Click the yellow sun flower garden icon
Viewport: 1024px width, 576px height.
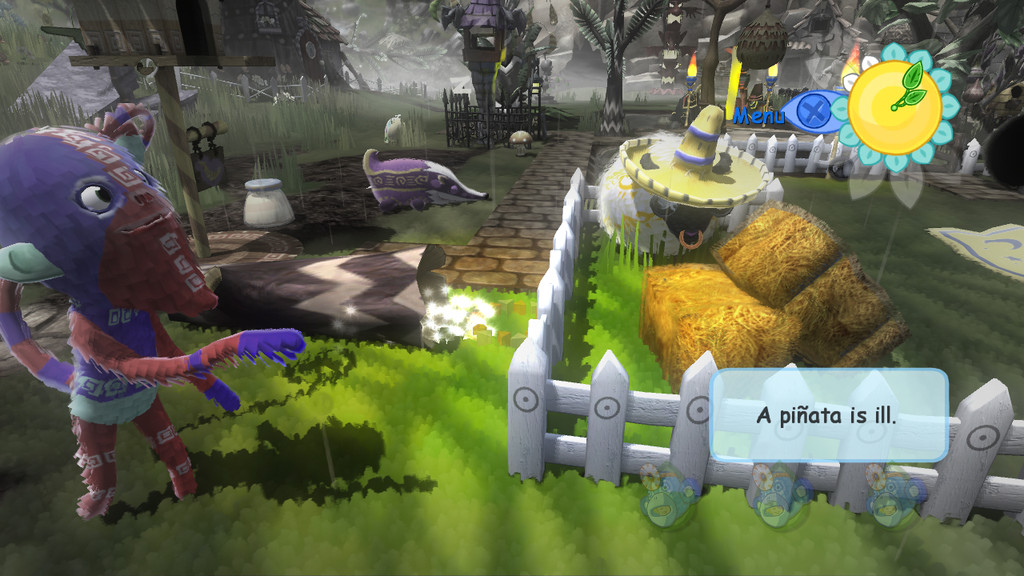coord(893,108)
